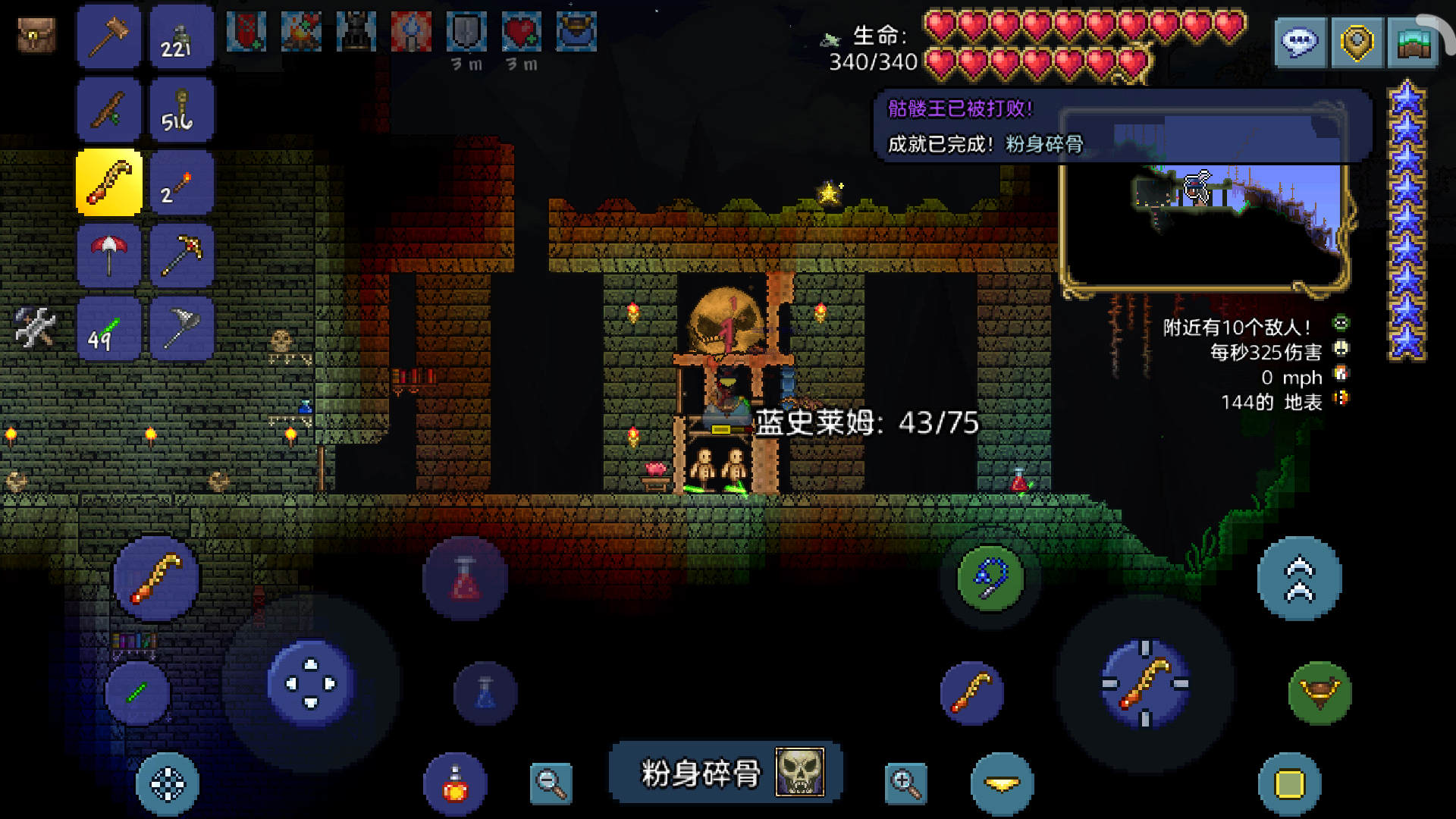Viewport: 1456px width, 819px height.
Task: Open the inventory chest bag
Action: 36,35
